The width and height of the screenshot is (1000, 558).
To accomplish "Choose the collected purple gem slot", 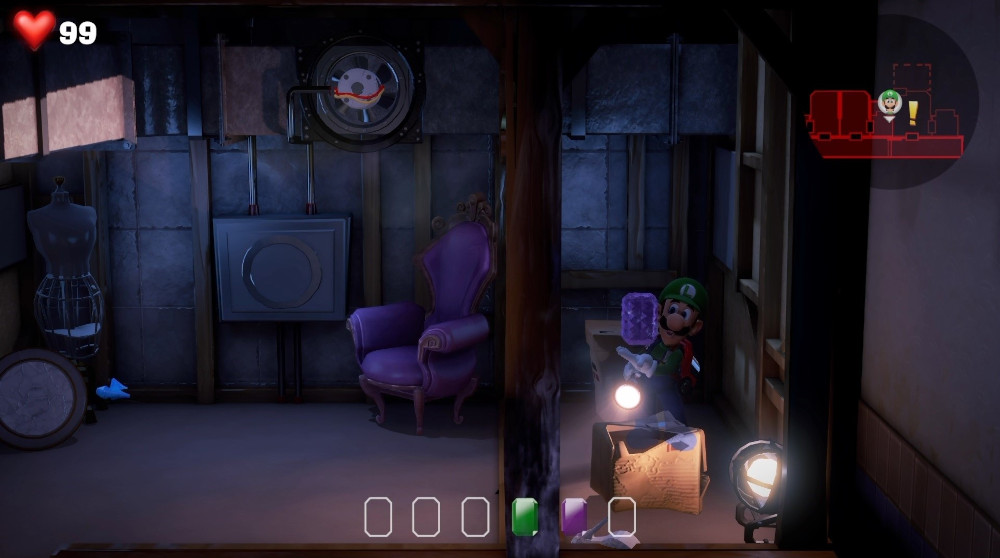I will 574,517.
